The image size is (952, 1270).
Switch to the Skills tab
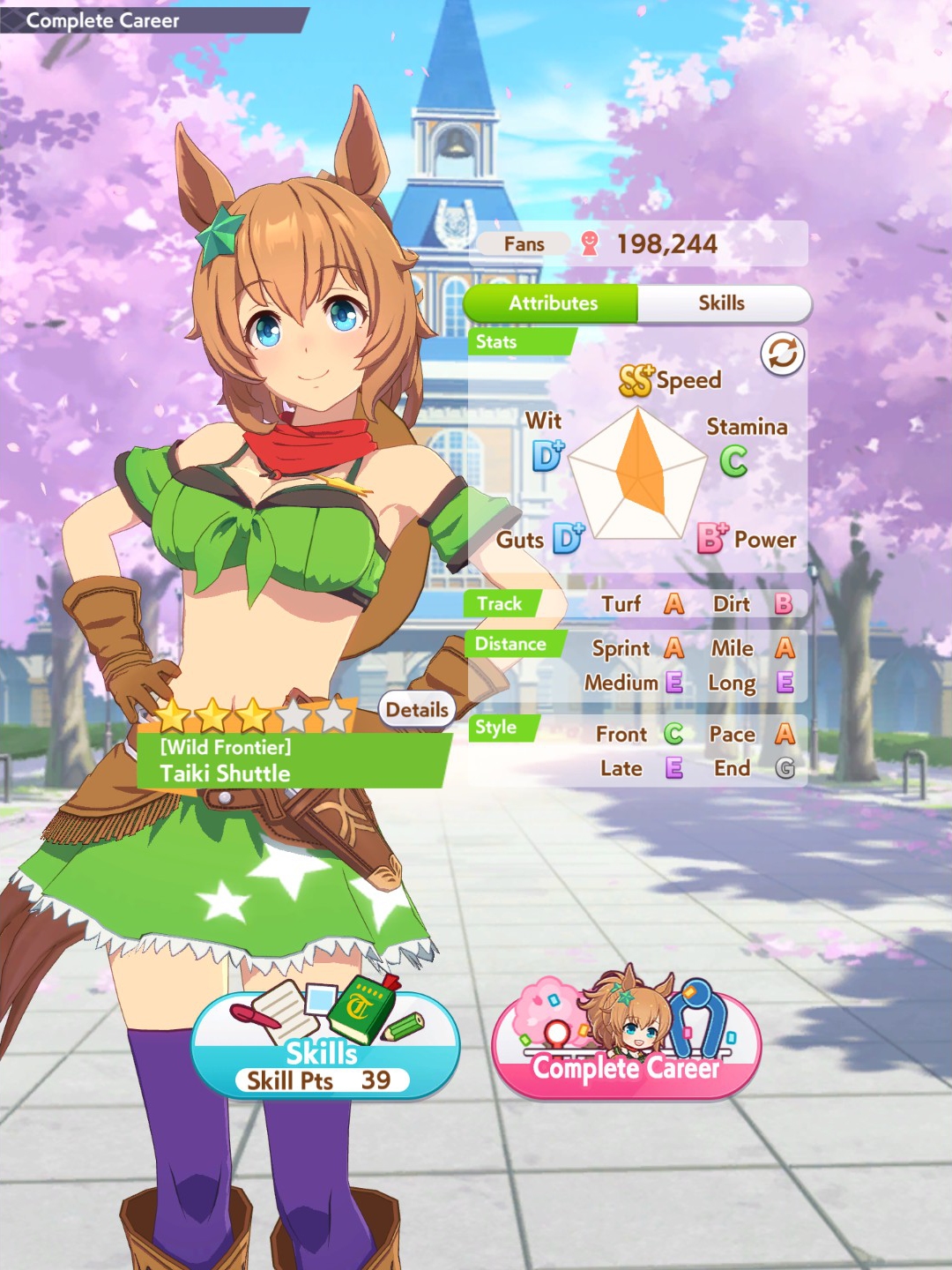(x=722, y=303)
